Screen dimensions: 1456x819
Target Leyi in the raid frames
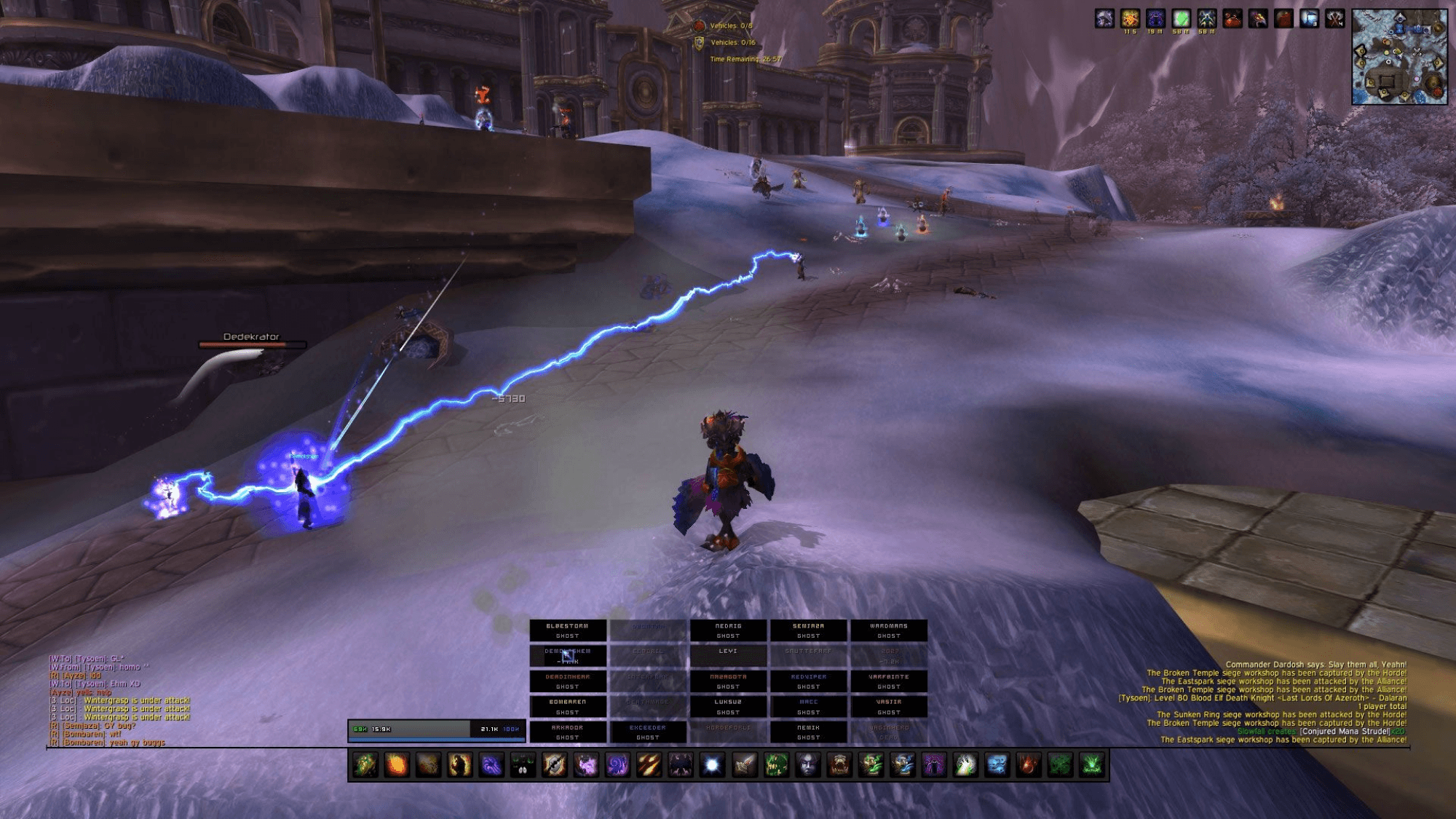click(728, 655)
